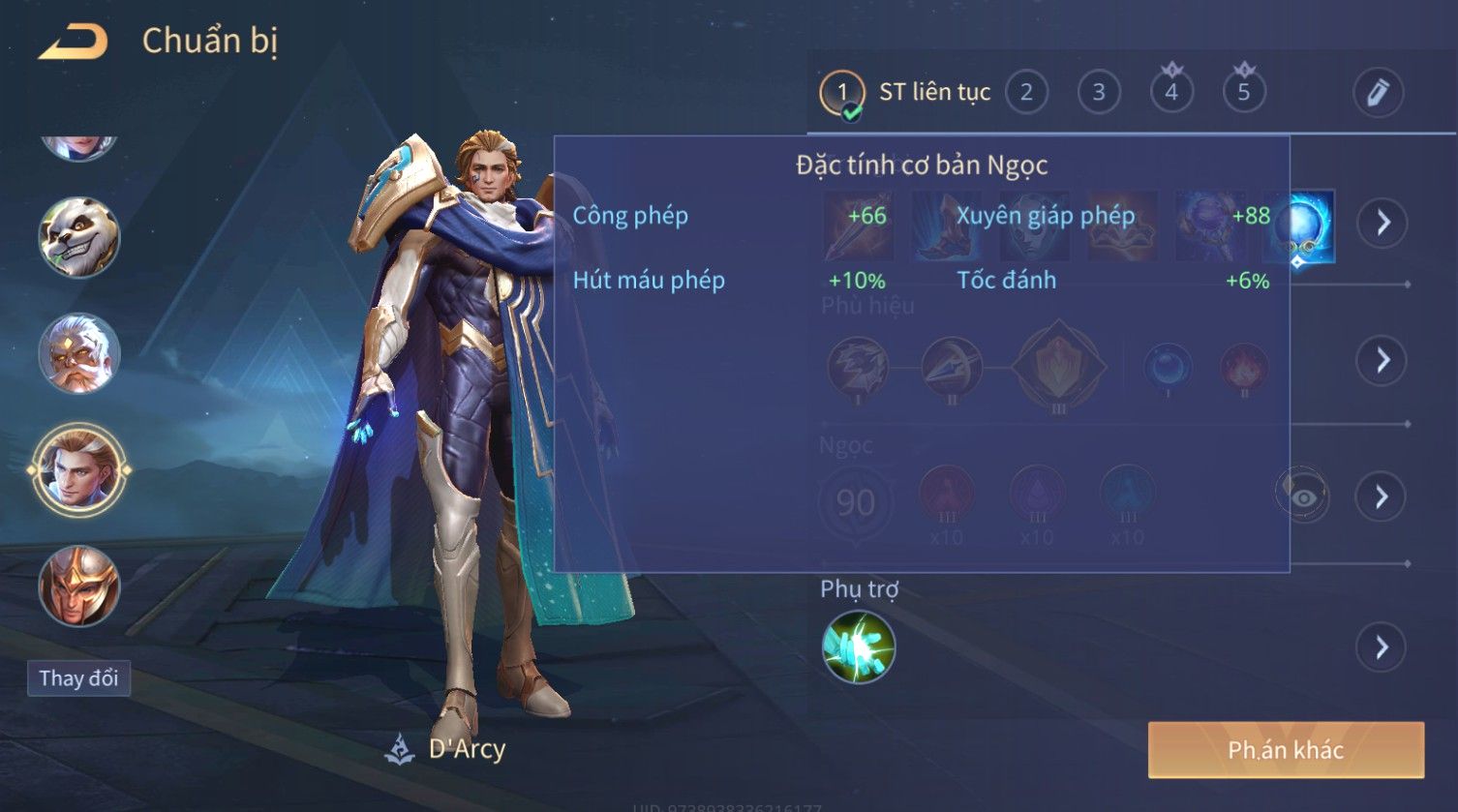The height and width of the screenshot is (812, 1458).
Task: Pick the white-bearded elder hero portrait
Action: point(78,353)
